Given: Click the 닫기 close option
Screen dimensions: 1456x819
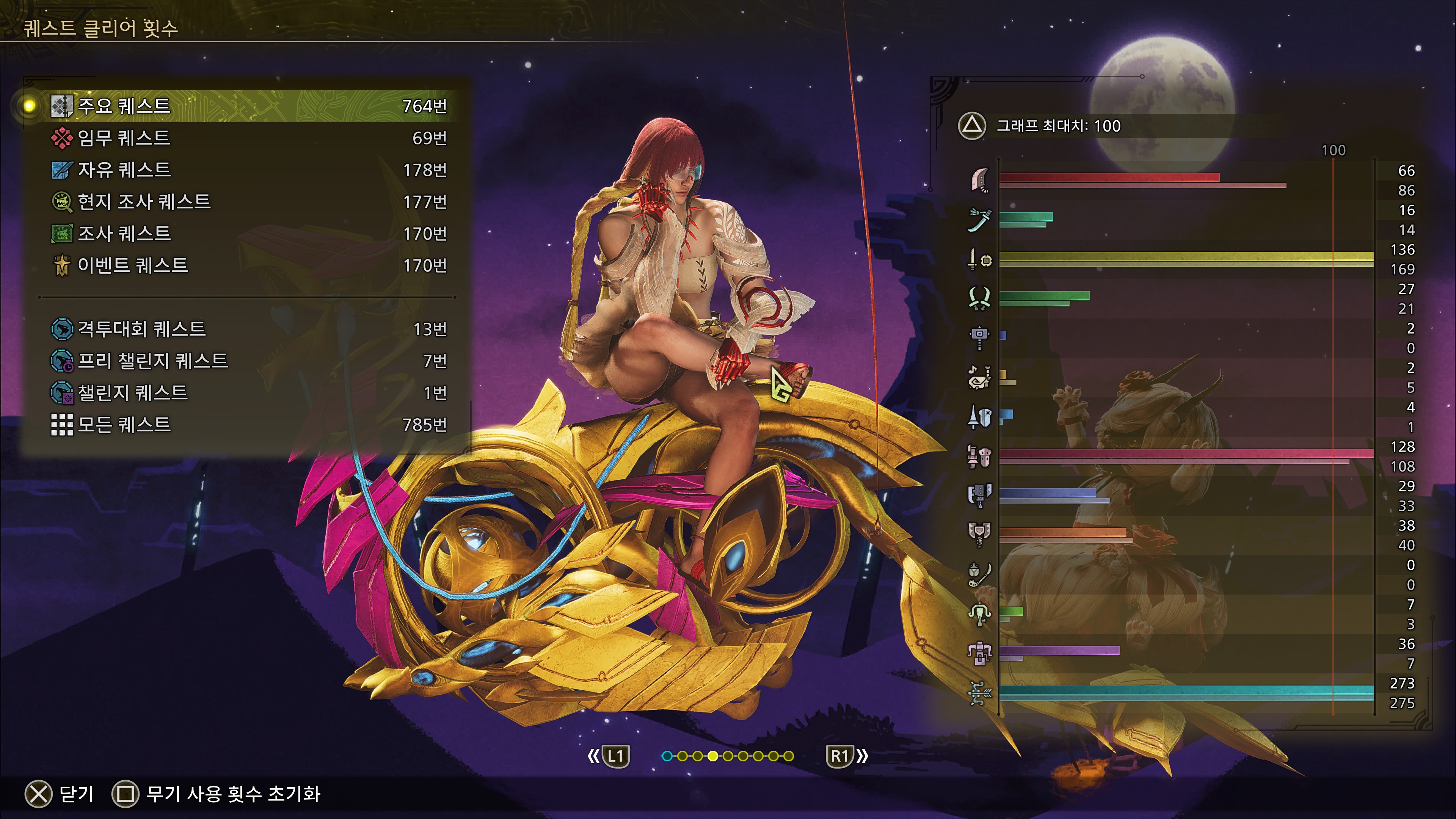Looking at the screenshot, I should point(60,794).
